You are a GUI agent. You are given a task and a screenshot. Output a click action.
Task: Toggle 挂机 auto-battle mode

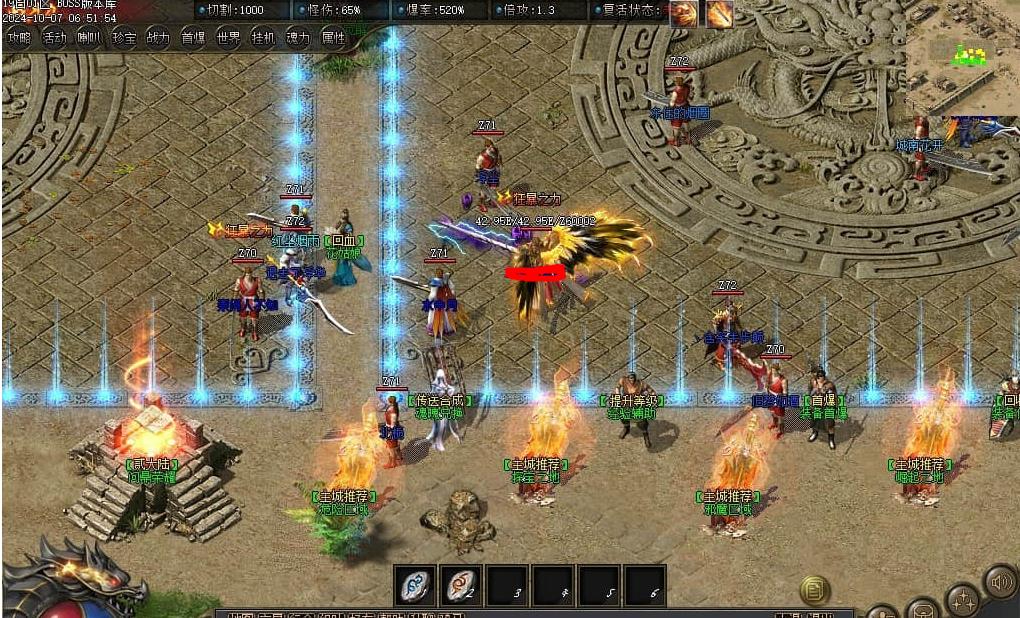point(263,38)
